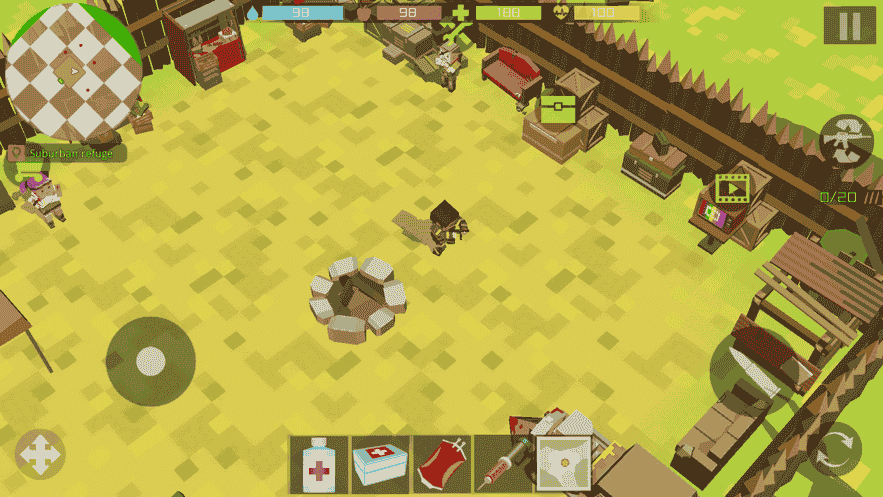Tap the Suburban refuge location label
This screenshot has height=497, width=883.
pyautogui.click(x=67, y=153)
